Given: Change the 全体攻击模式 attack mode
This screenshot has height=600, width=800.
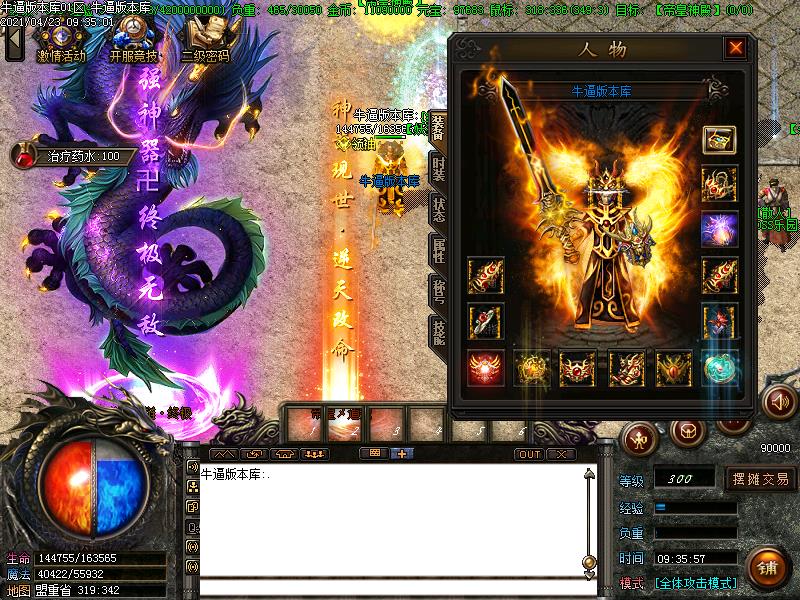Looking at the screenshot, I should [695, 583].
